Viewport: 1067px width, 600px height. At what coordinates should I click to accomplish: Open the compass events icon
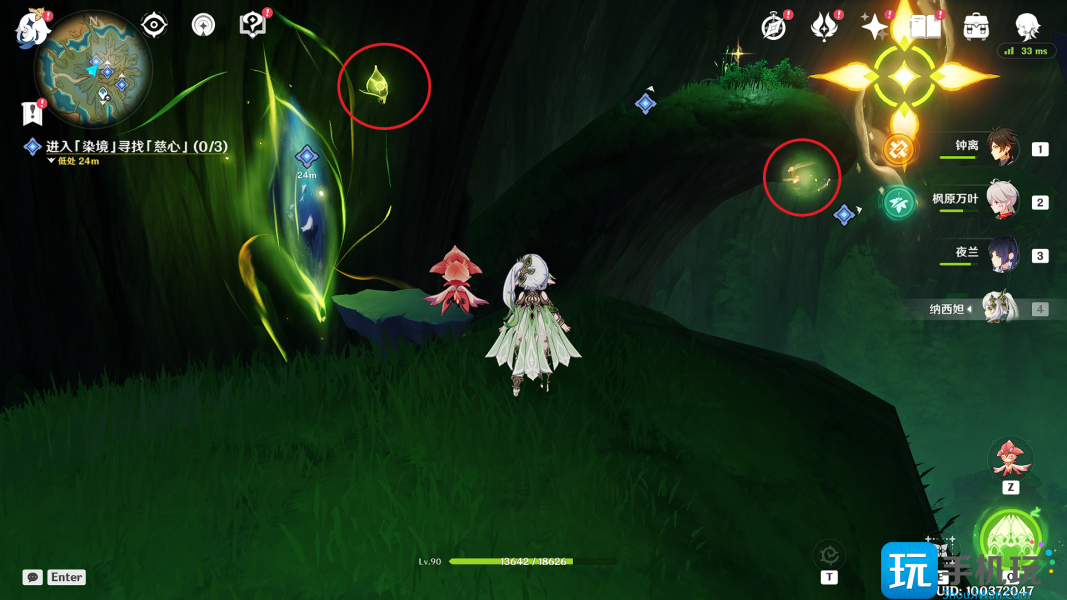click(773, 27)
